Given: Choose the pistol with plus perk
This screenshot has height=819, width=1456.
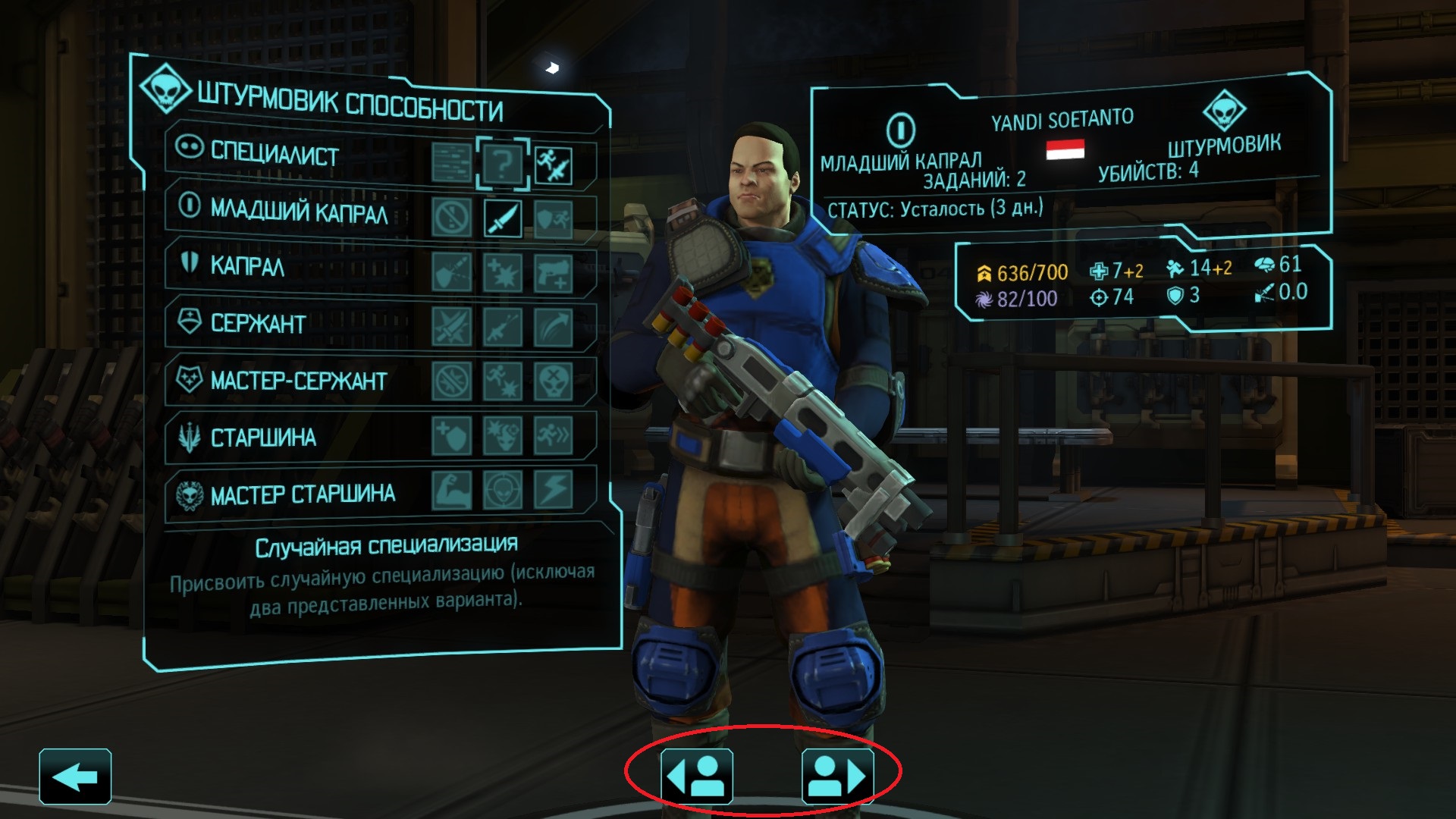Looking at the screenshot, I should click(554, 273).
